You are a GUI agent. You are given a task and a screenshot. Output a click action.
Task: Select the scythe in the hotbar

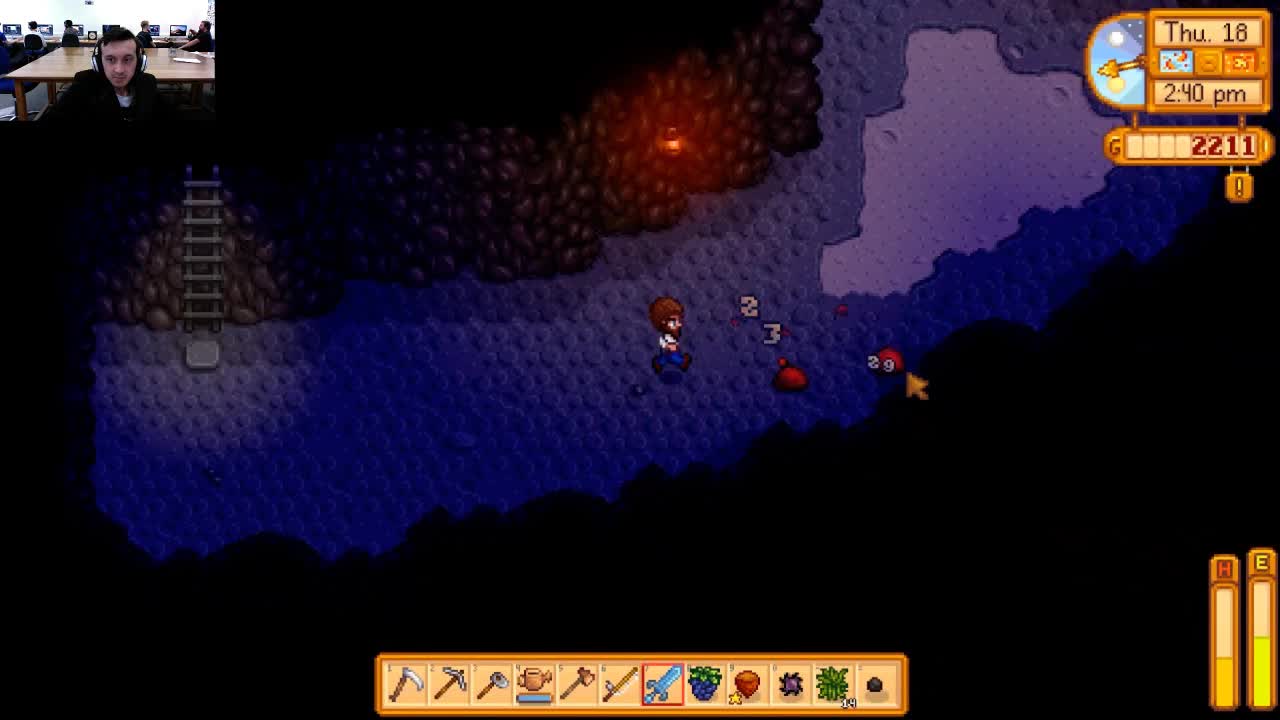pyautogui.click(x=406, y=684)
